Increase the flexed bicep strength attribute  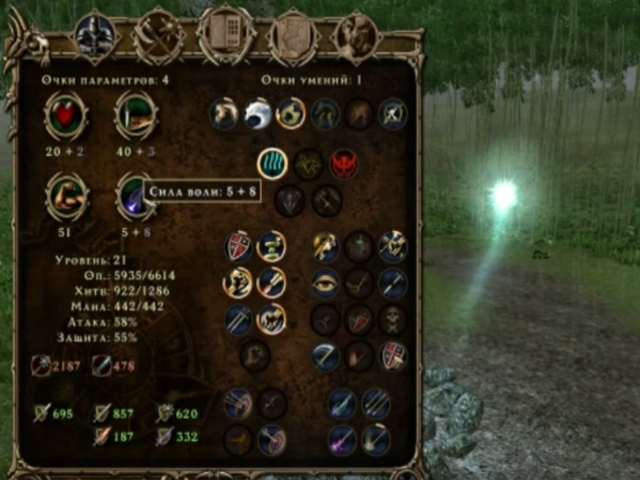click(66, 196)
